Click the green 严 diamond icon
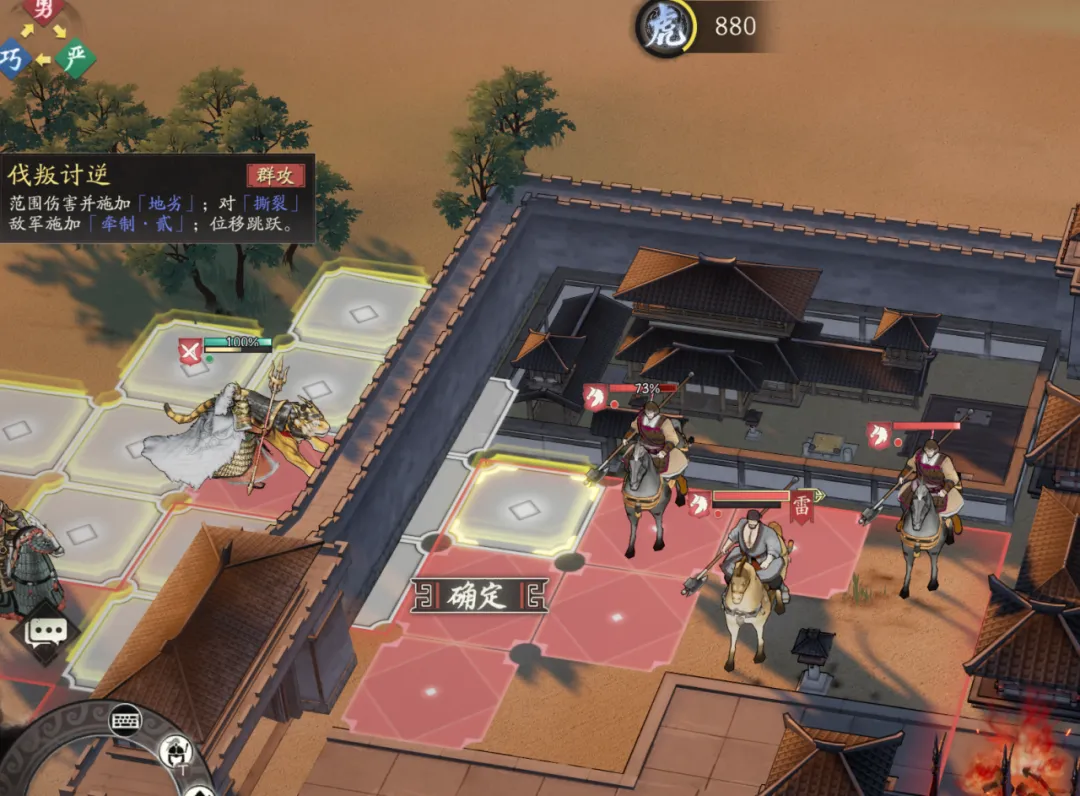Image resolution: width=1080 pixels, height=796 pixels. (75, 58)
